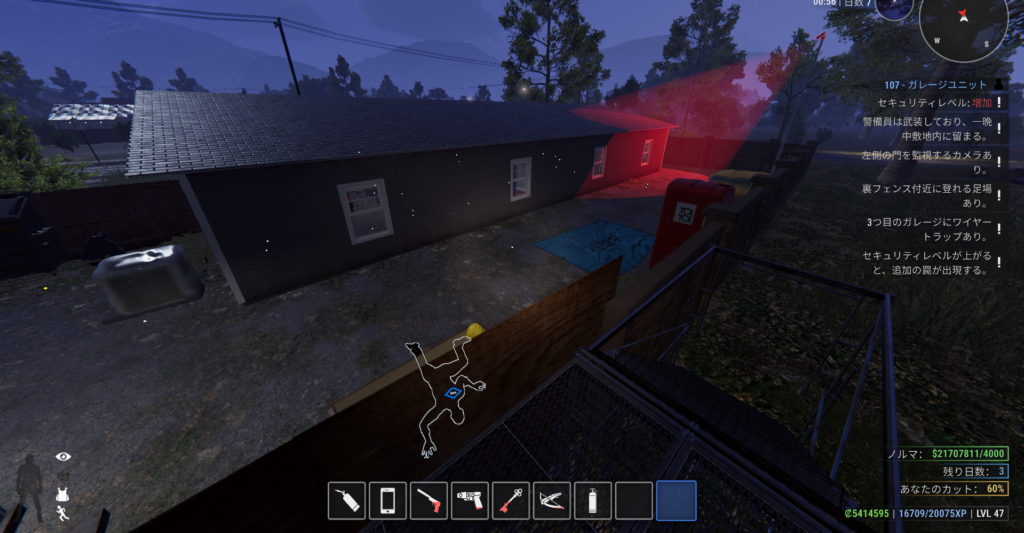This screenshot has height=533, width=1024.
Task: Select the セキュリティレベル intel line
Action: (x=934, y=103)
